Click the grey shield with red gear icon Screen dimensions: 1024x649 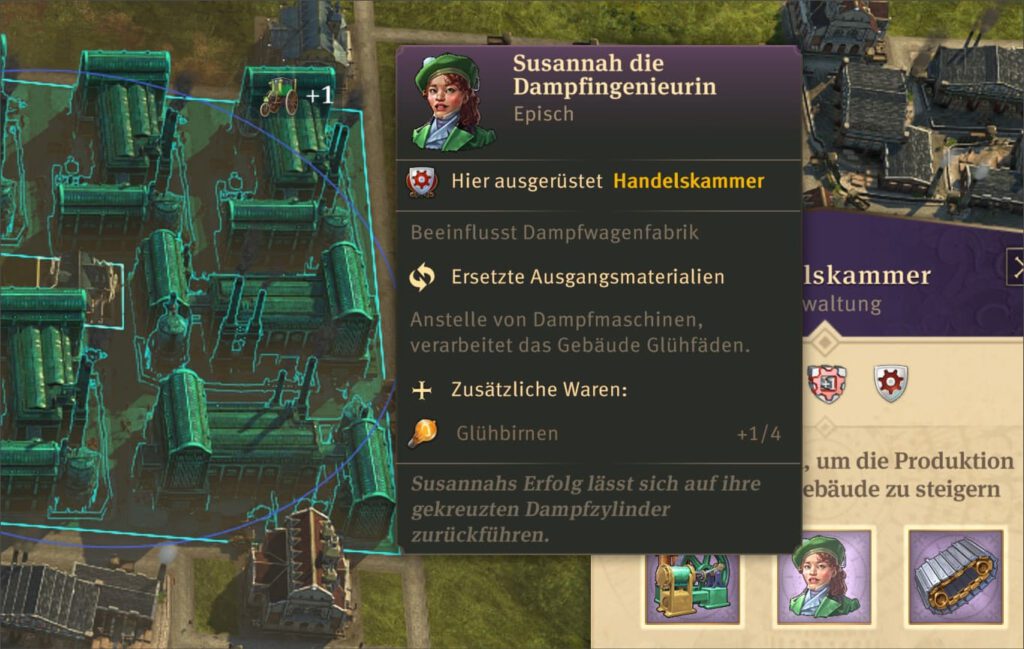(x=890, y=383)
